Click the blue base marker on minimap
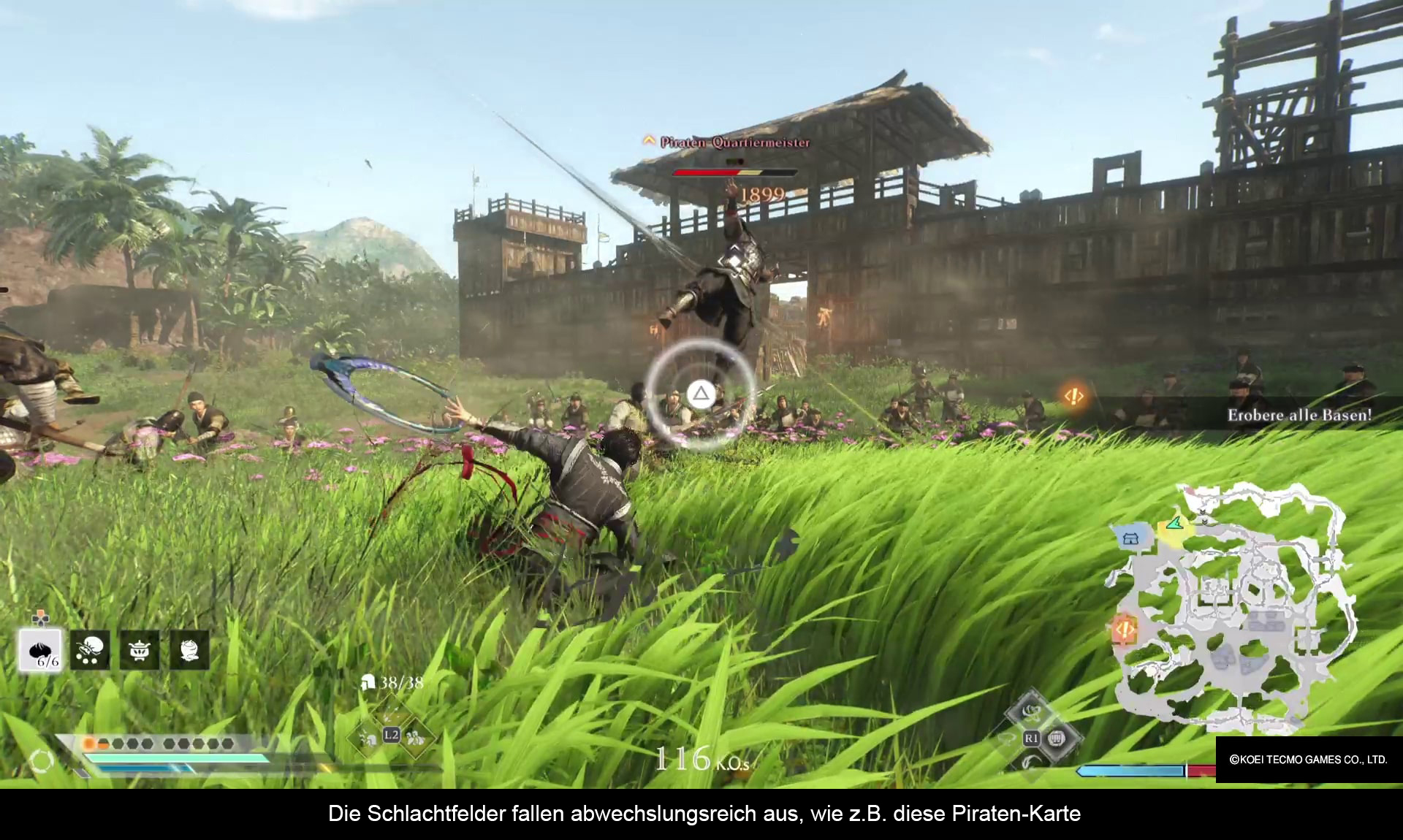Viewport: 1403px width, 840px height. pos(1130,539)
